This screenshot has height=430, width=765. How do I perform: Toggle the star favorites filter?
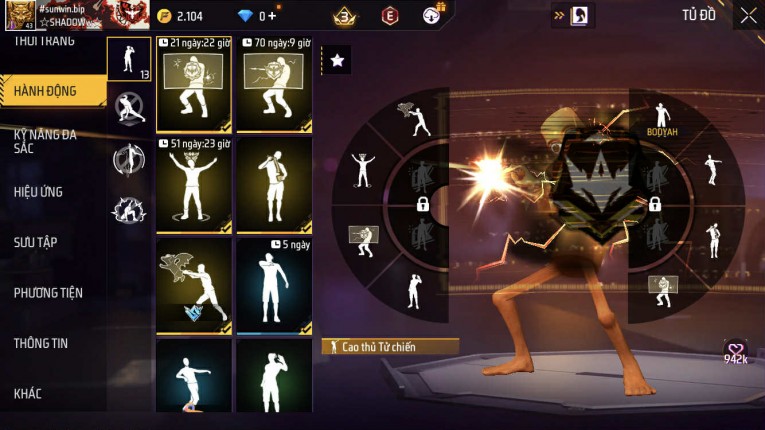click(337, 61)
